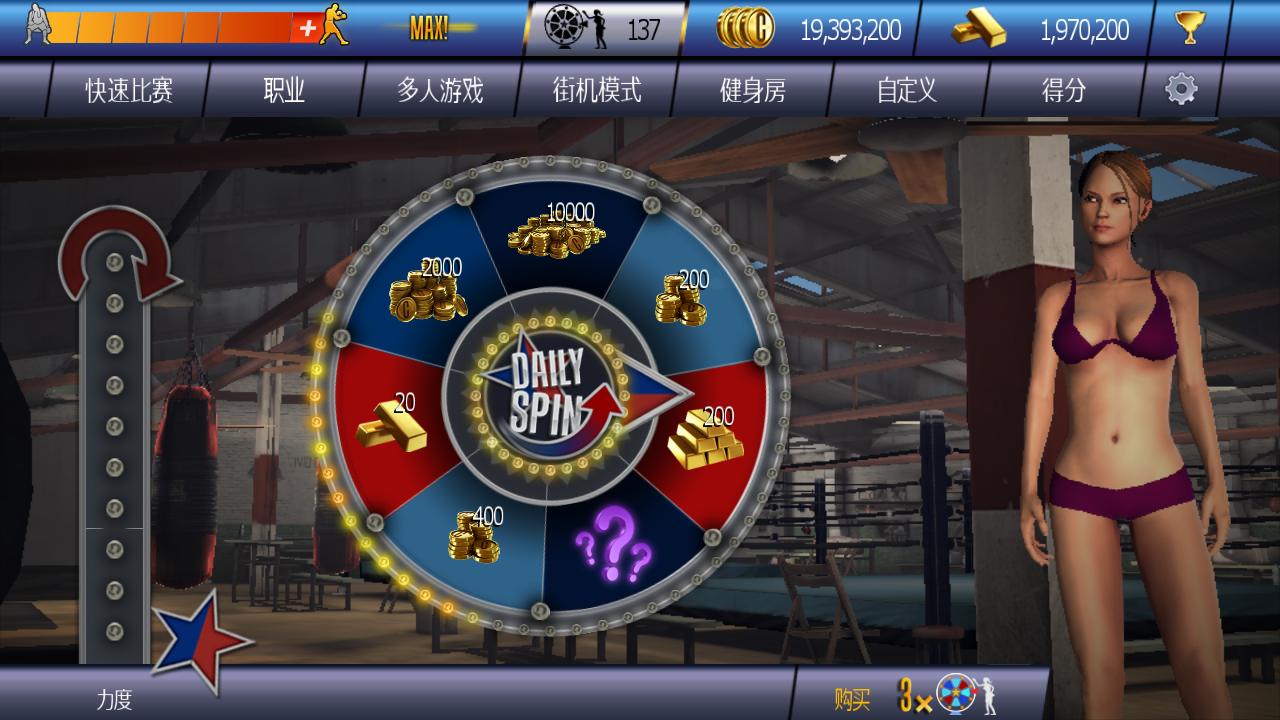The image size is (1280, 720).
Task: Show the 得分 scores tab
Action: coord(1064,91)
